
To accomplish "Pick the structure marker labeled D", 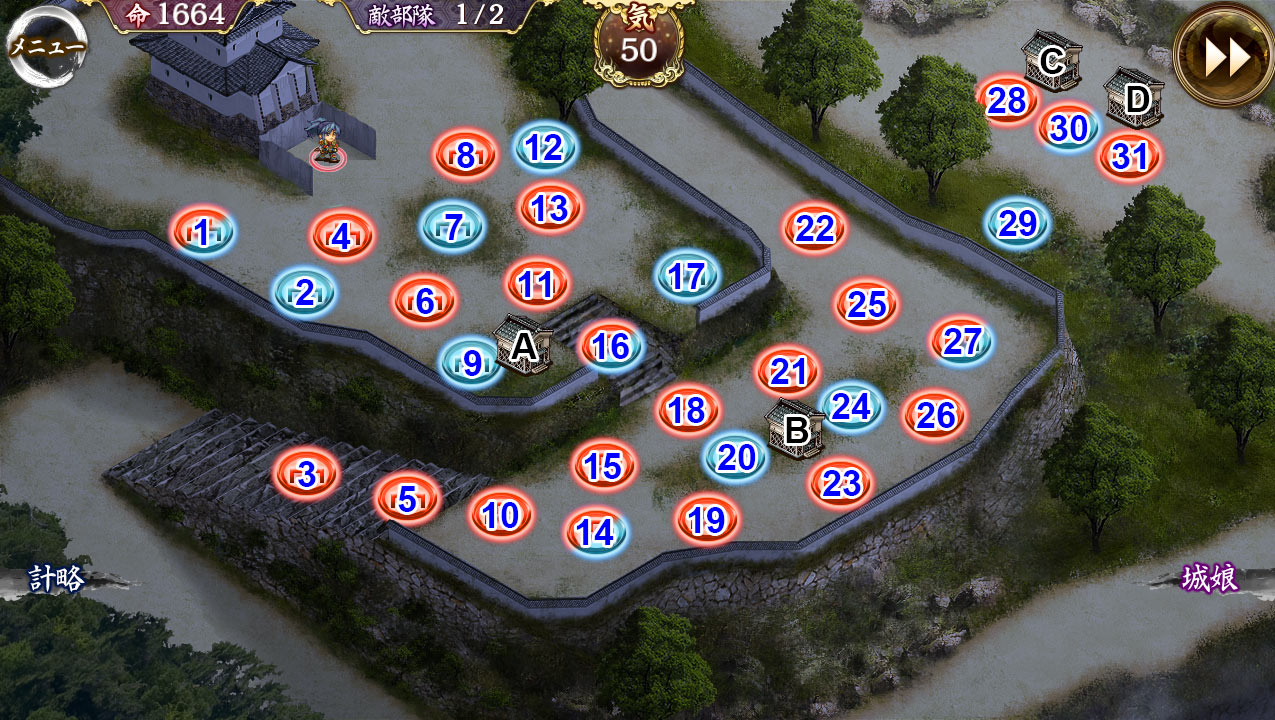I will pos(1135,99).
